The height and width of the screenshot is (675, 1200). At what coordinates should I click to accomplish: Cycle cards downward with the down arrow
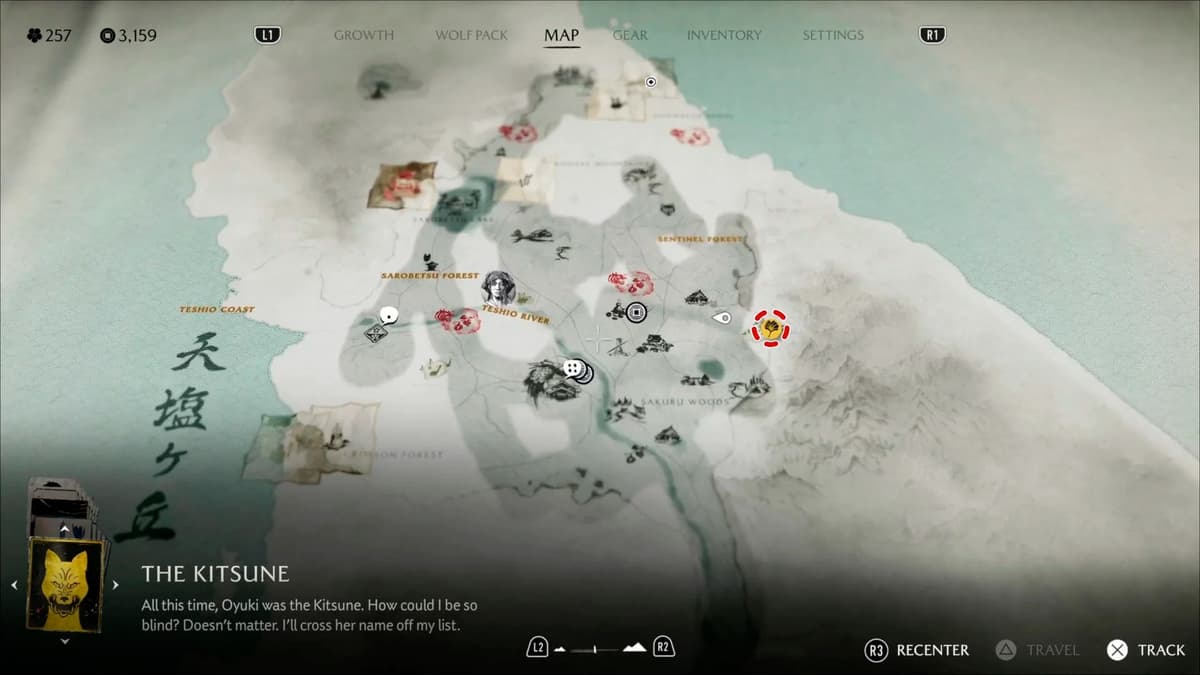(x=65, y=641)
